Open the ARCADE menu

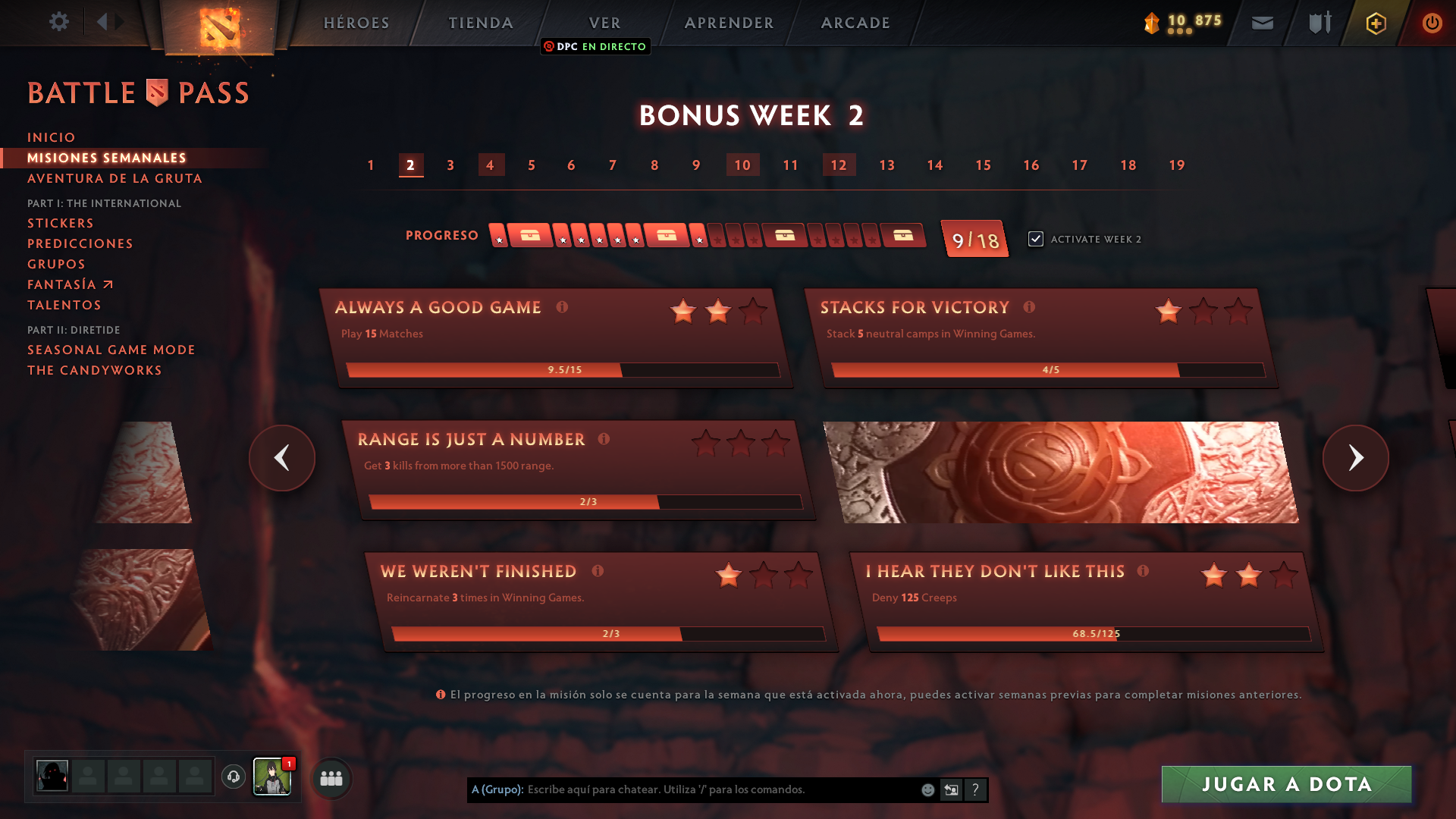tap(855, 23)
